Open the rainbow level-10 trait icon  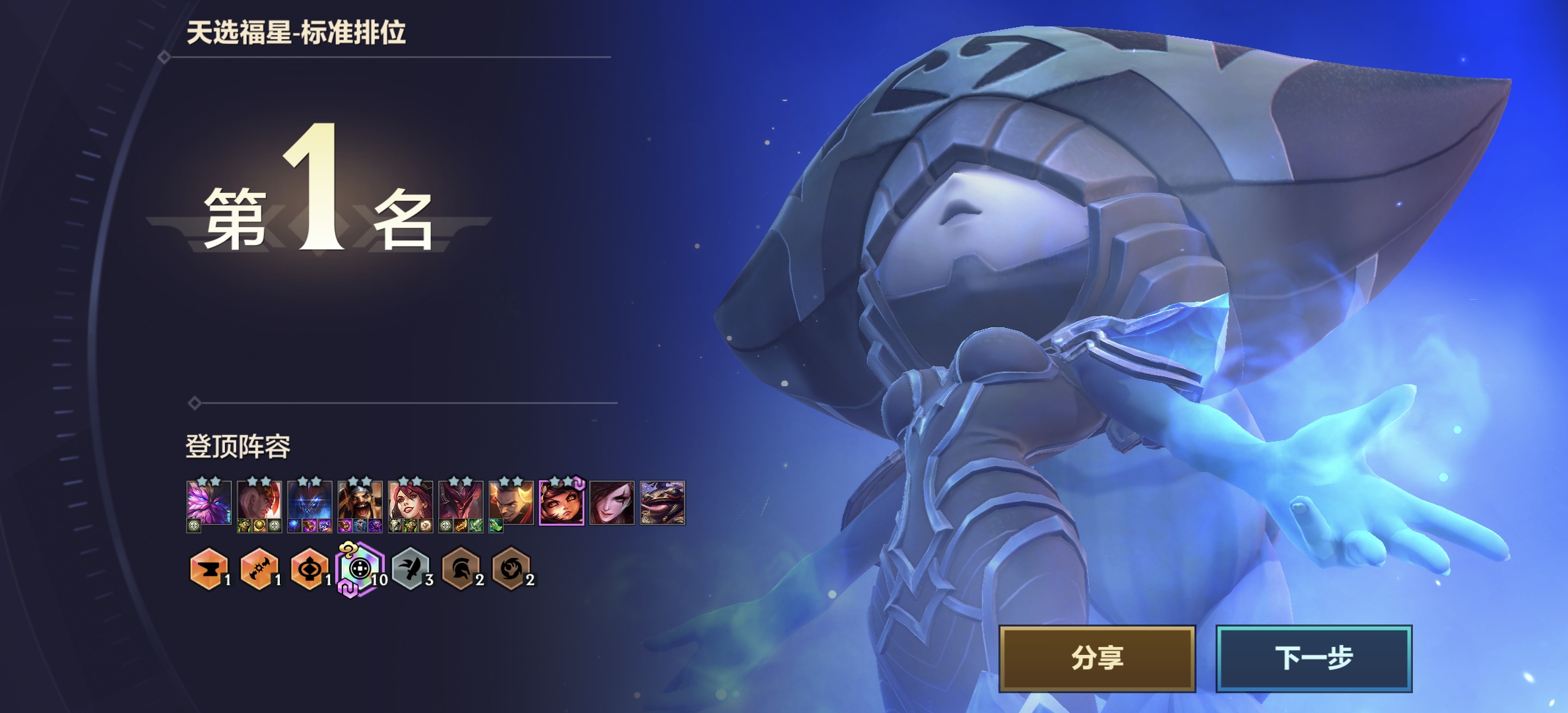tap(360, 568)
